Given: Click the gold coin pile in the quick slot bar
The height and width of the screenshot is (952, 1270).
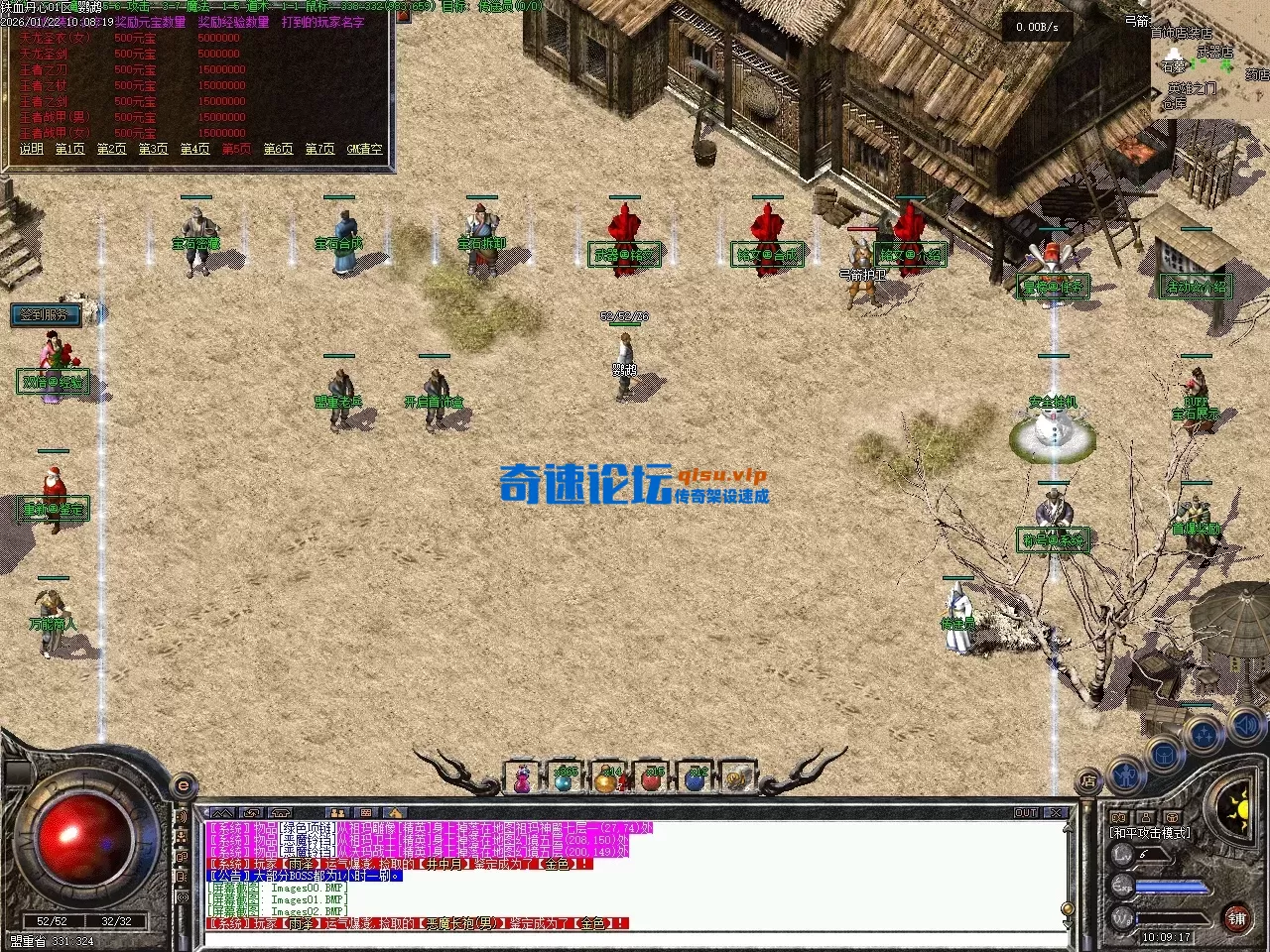Looking at the screenshot, I should coord(738,782).
